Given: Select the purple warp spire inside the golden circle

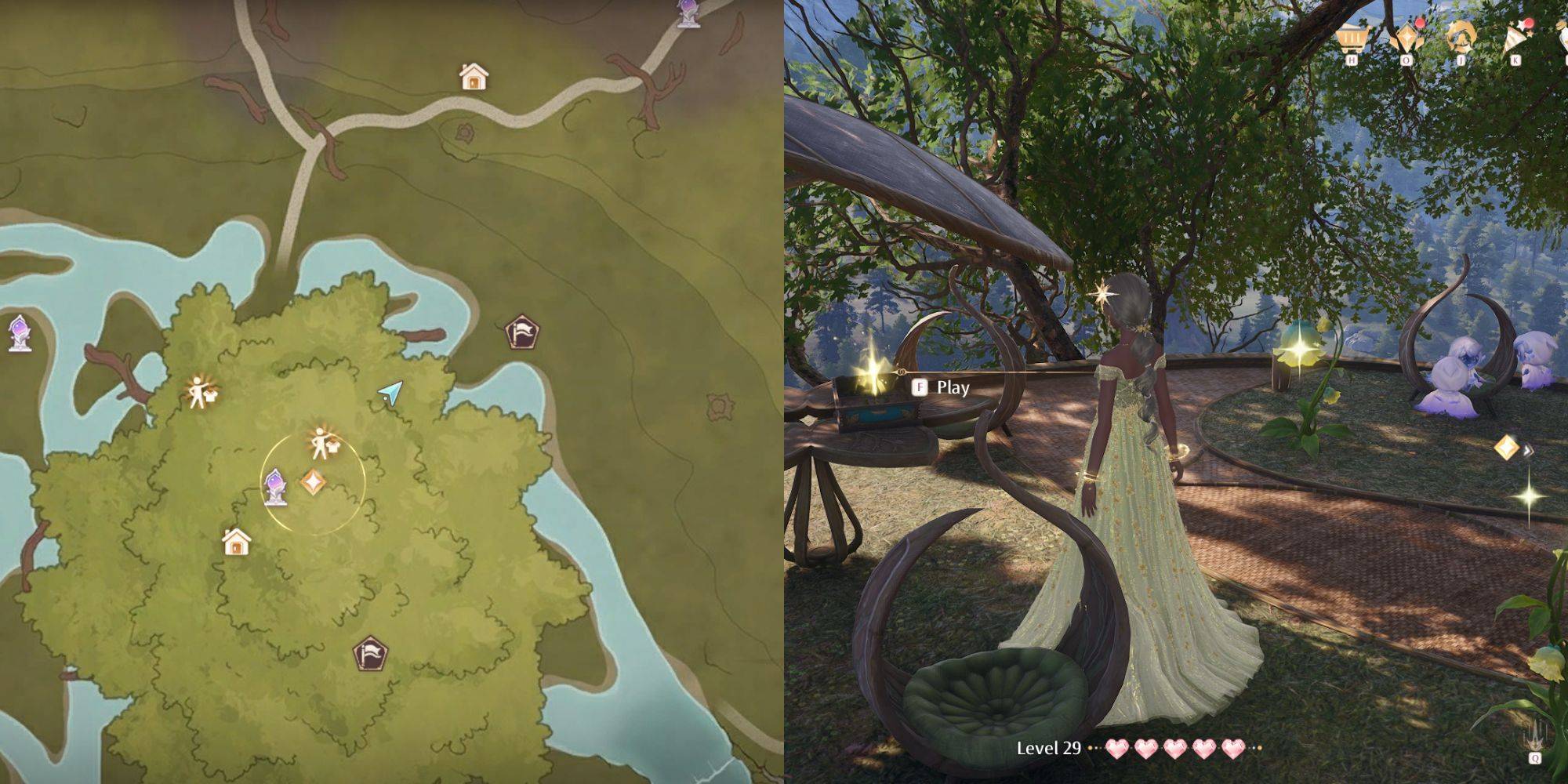Looking at the screenshot, I should [275, 486].
